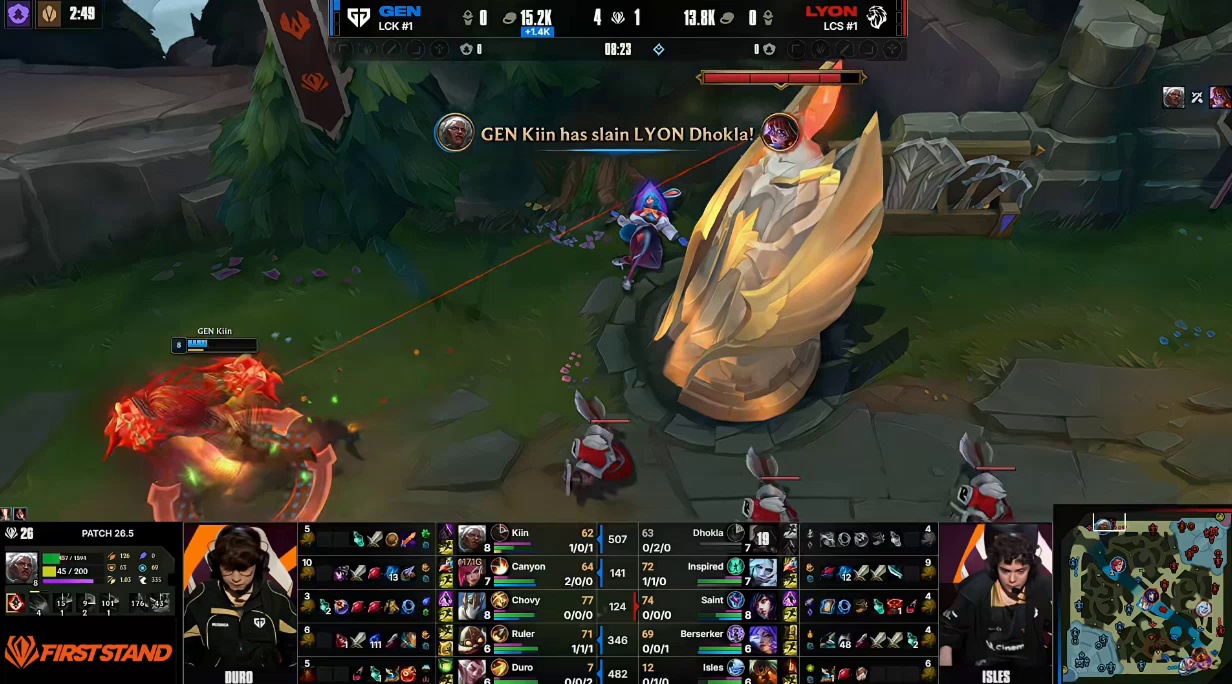Image resolution: width=1232 pixels, height=684 pixels.
Task: Click the Isles player camera feed
Action: [995, 600]
